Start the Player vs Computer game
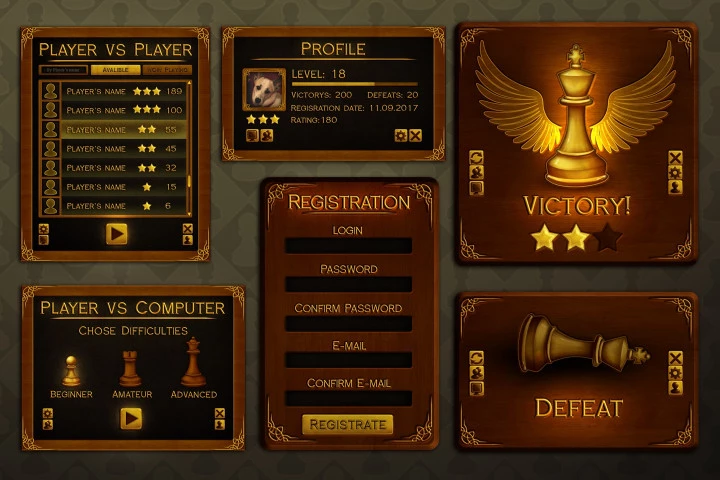Screen dimensions: 720x480 point(131,418)
